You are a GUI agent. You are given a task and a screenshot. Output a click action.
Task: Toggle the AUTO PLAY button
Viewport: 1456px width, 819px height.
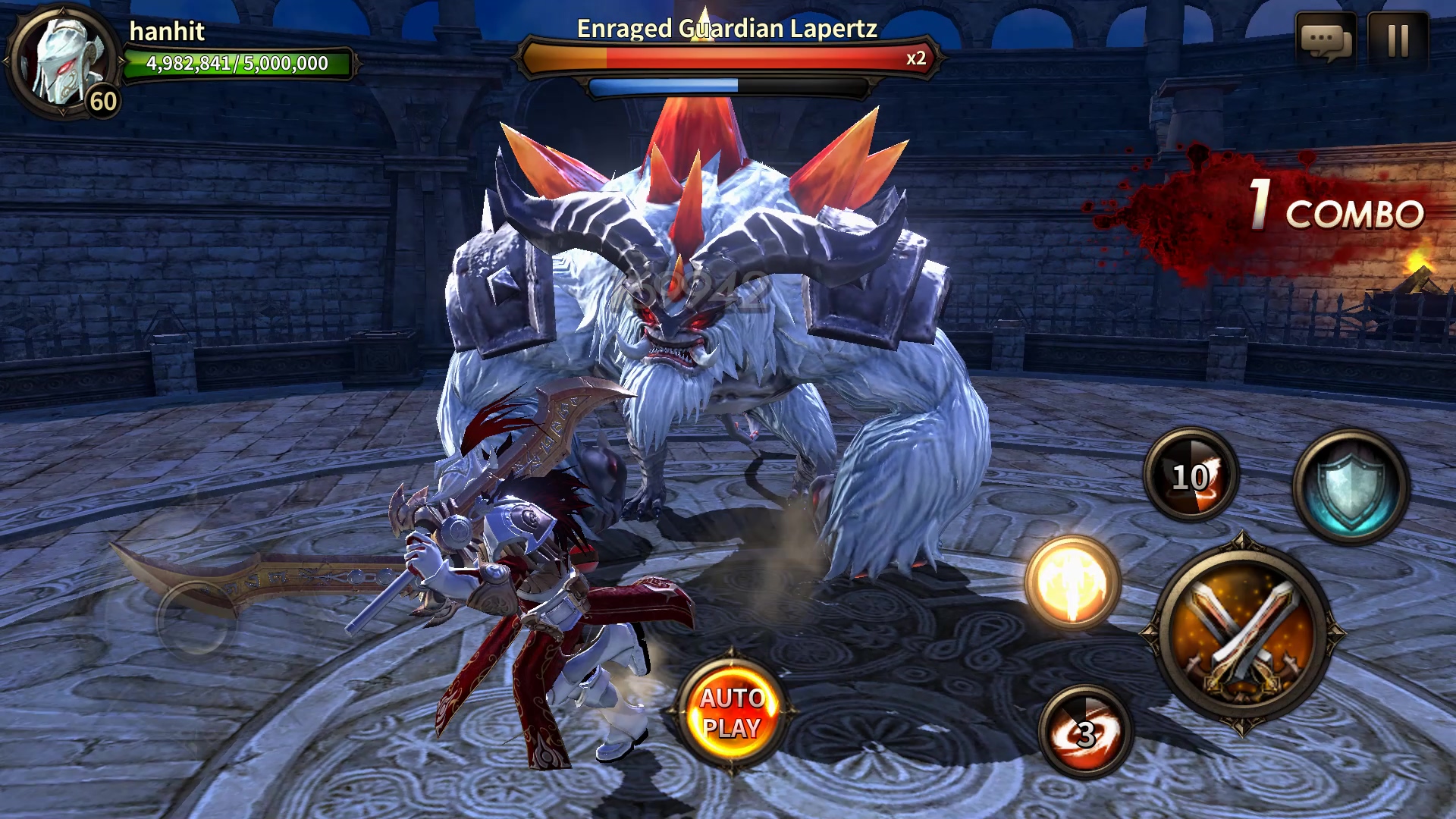click(x=732, y=713)
